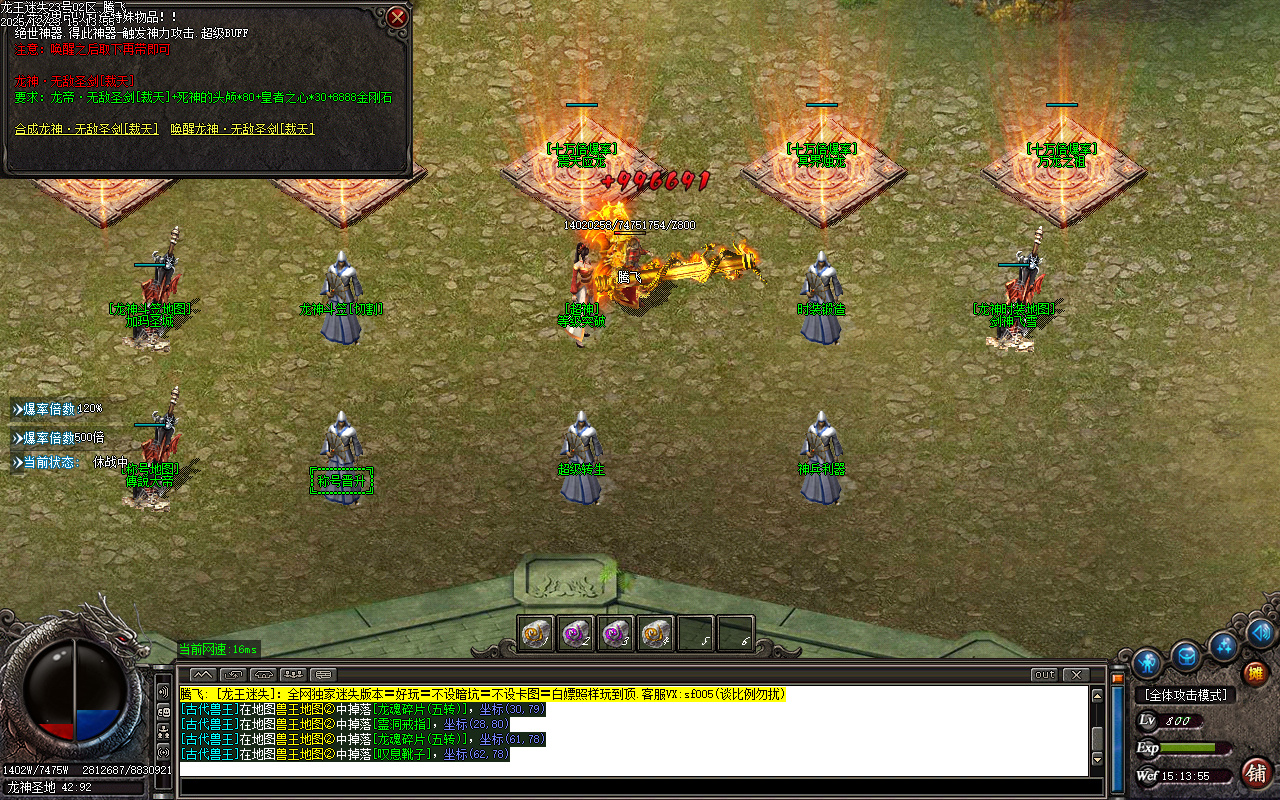Screen dimensions: 1280x800
Task: Select 唤醒龙神·无敌圣剑[裁天] link
Action: point(242,129)
